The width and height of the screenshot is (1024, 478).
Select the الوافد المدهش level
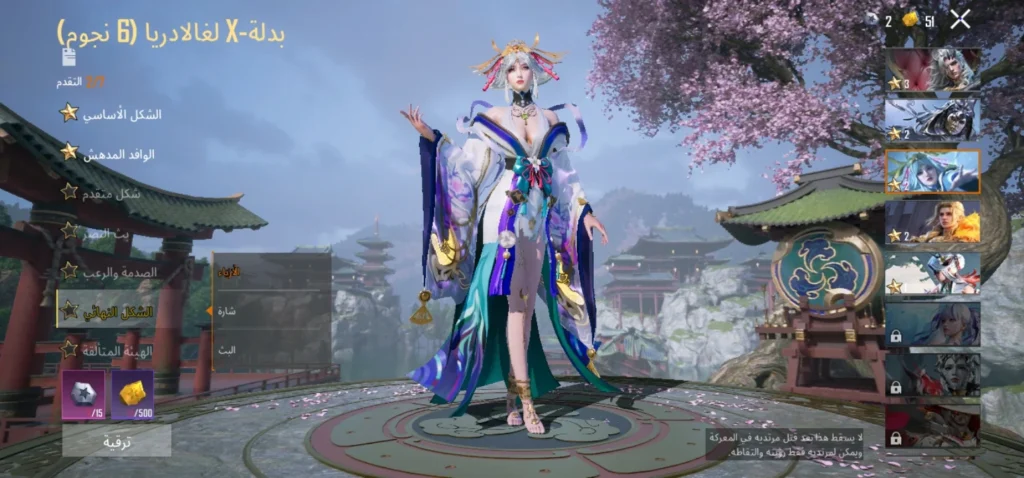coord(110,153)
